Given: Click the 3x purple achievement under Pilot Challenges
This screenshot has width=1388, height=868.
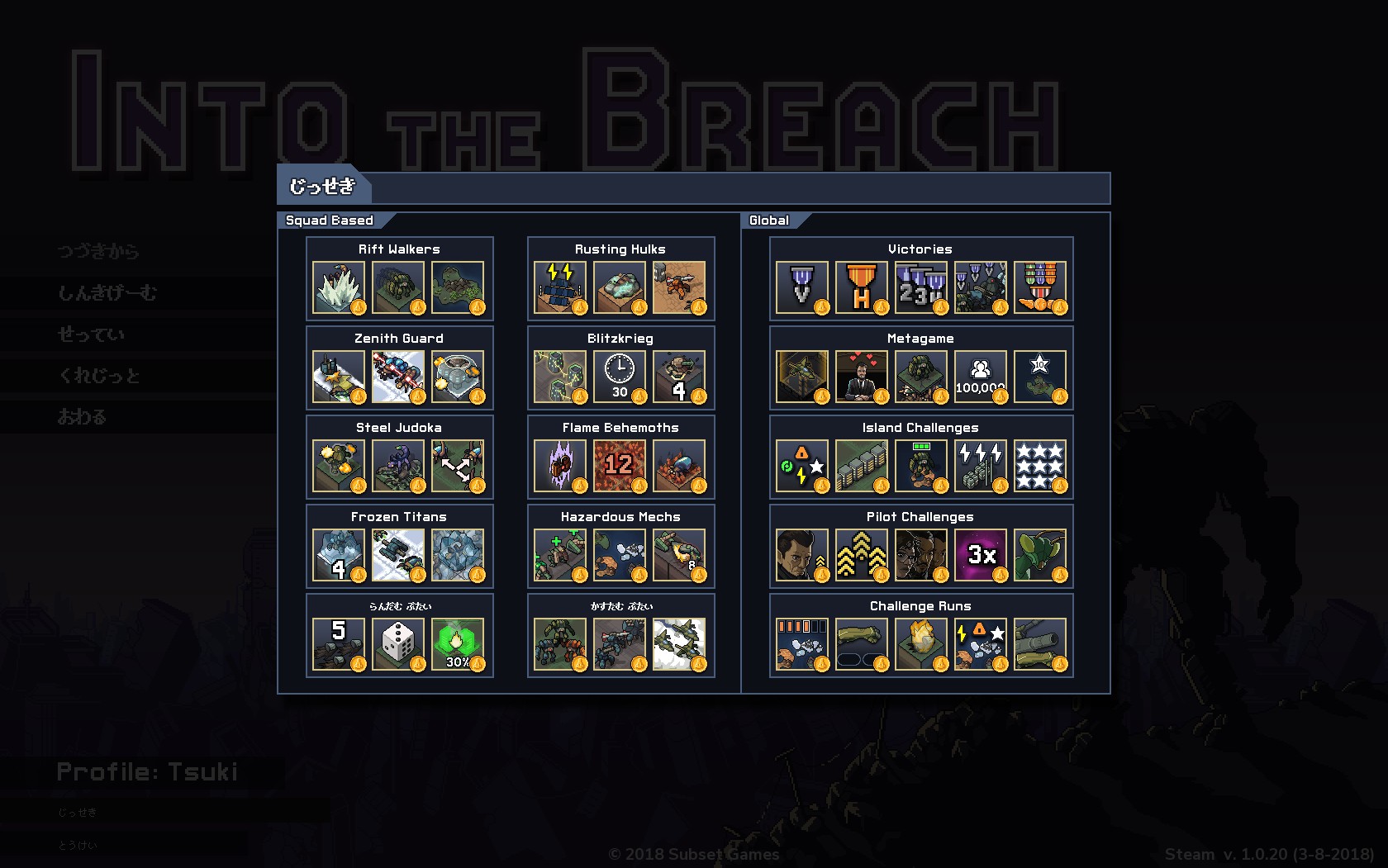Looking at the screenshot, I should tap(980, 555).
